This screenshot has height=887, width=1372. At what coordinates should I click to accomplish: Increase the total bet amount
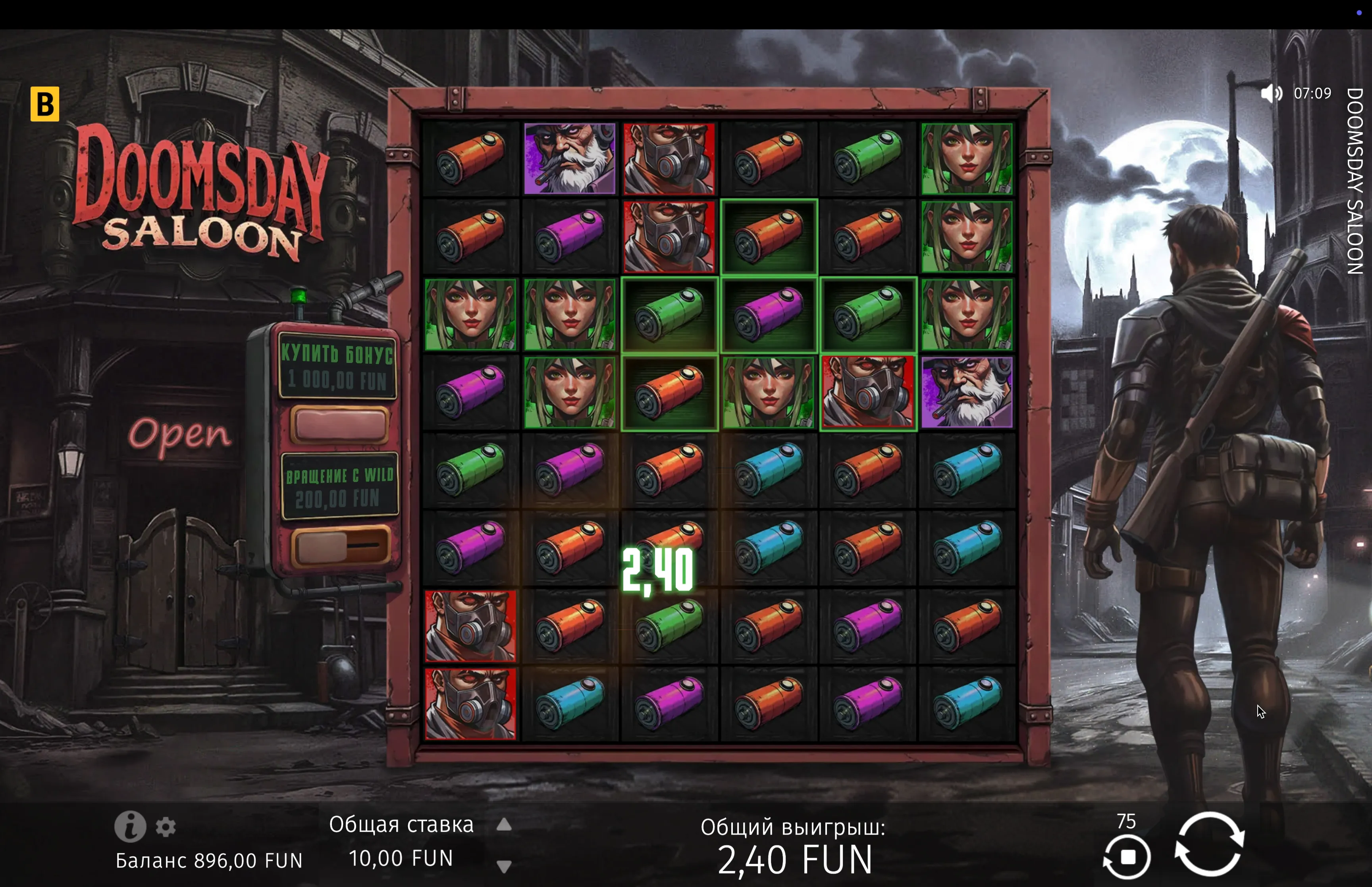pos(504,825)
